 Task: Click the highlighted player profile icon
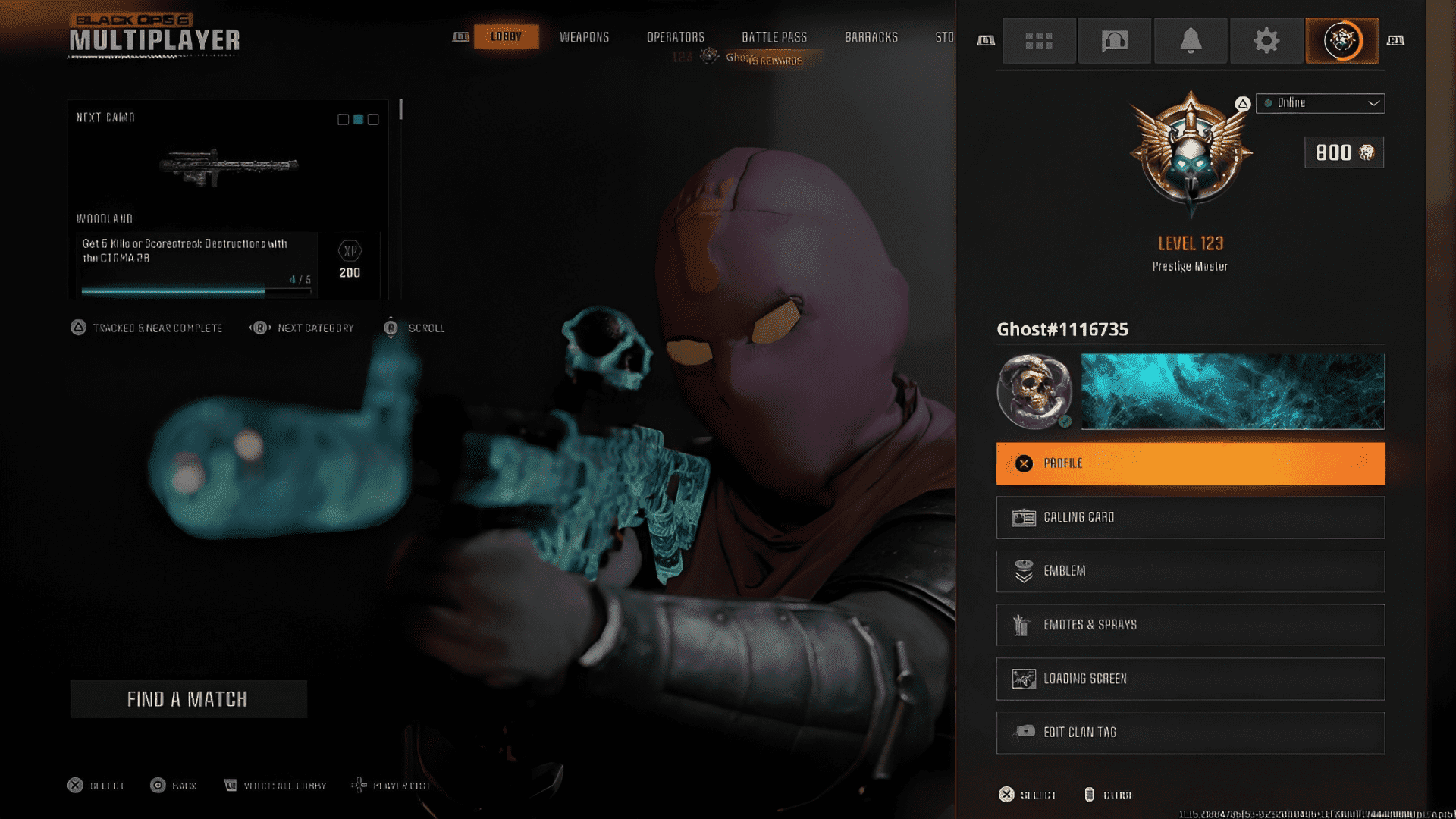1341,41
